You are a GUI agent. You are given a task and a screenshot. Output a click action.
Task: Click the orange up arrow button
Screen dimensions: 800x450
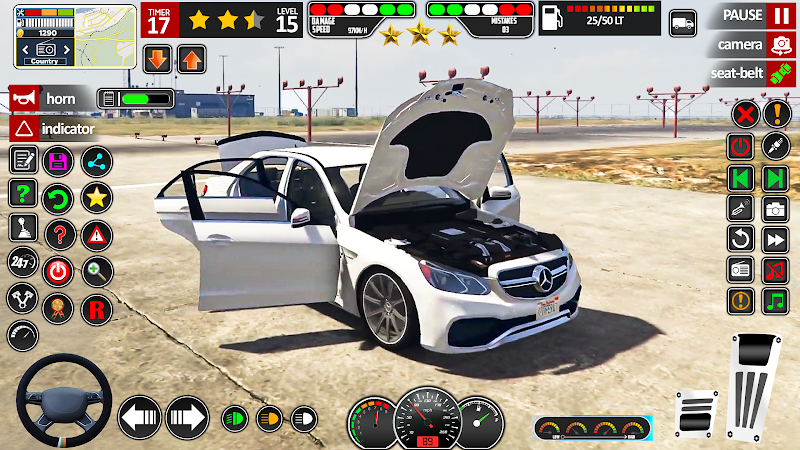pos(191,59)
